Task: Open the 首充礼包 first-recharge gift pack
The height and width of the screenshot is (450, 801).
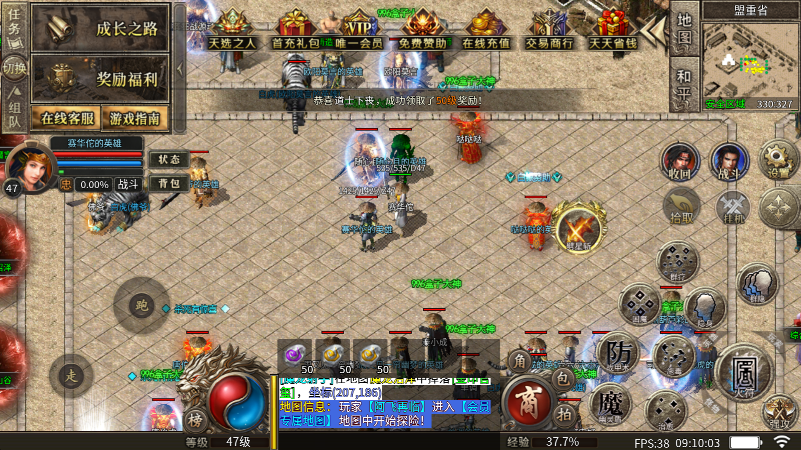Action: pos(295,30)
